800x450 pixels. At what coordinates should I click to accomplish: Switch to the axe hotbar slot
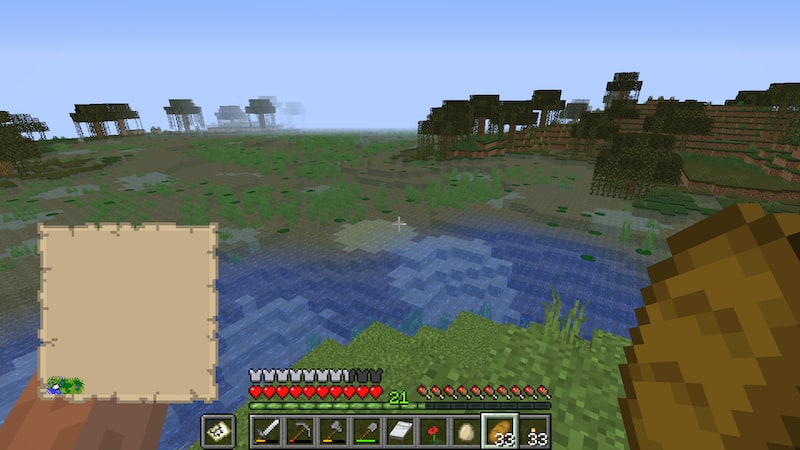[x=333, y=431]
